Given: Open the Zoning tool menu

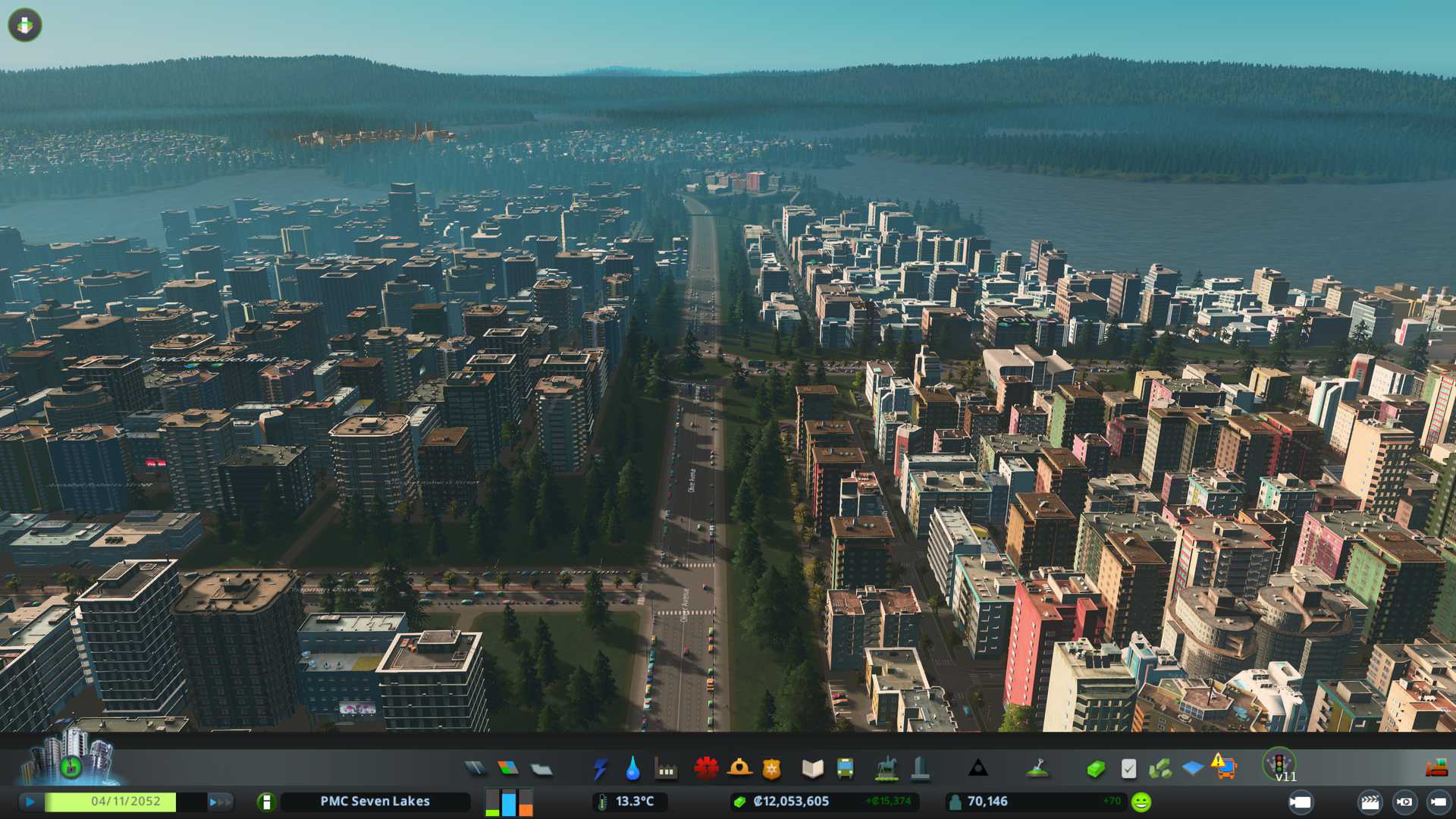Looking at the screenshot, I should coord(508,769).
